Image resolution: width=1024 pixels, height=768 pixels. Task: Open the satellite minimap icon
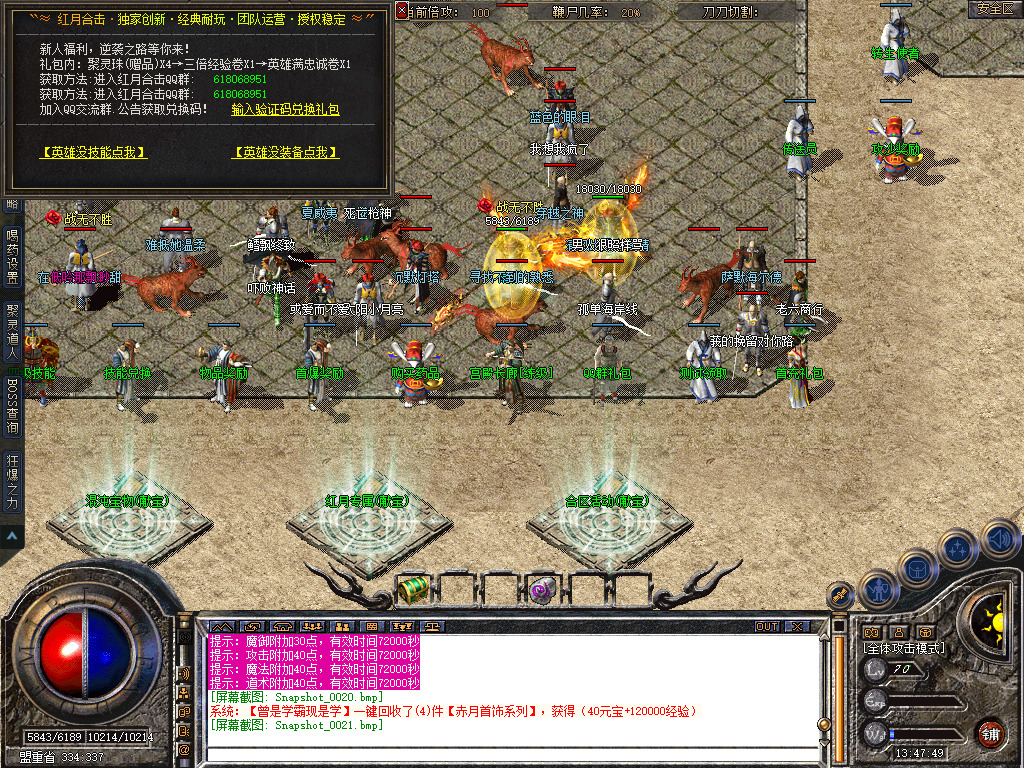click(841, 594)
